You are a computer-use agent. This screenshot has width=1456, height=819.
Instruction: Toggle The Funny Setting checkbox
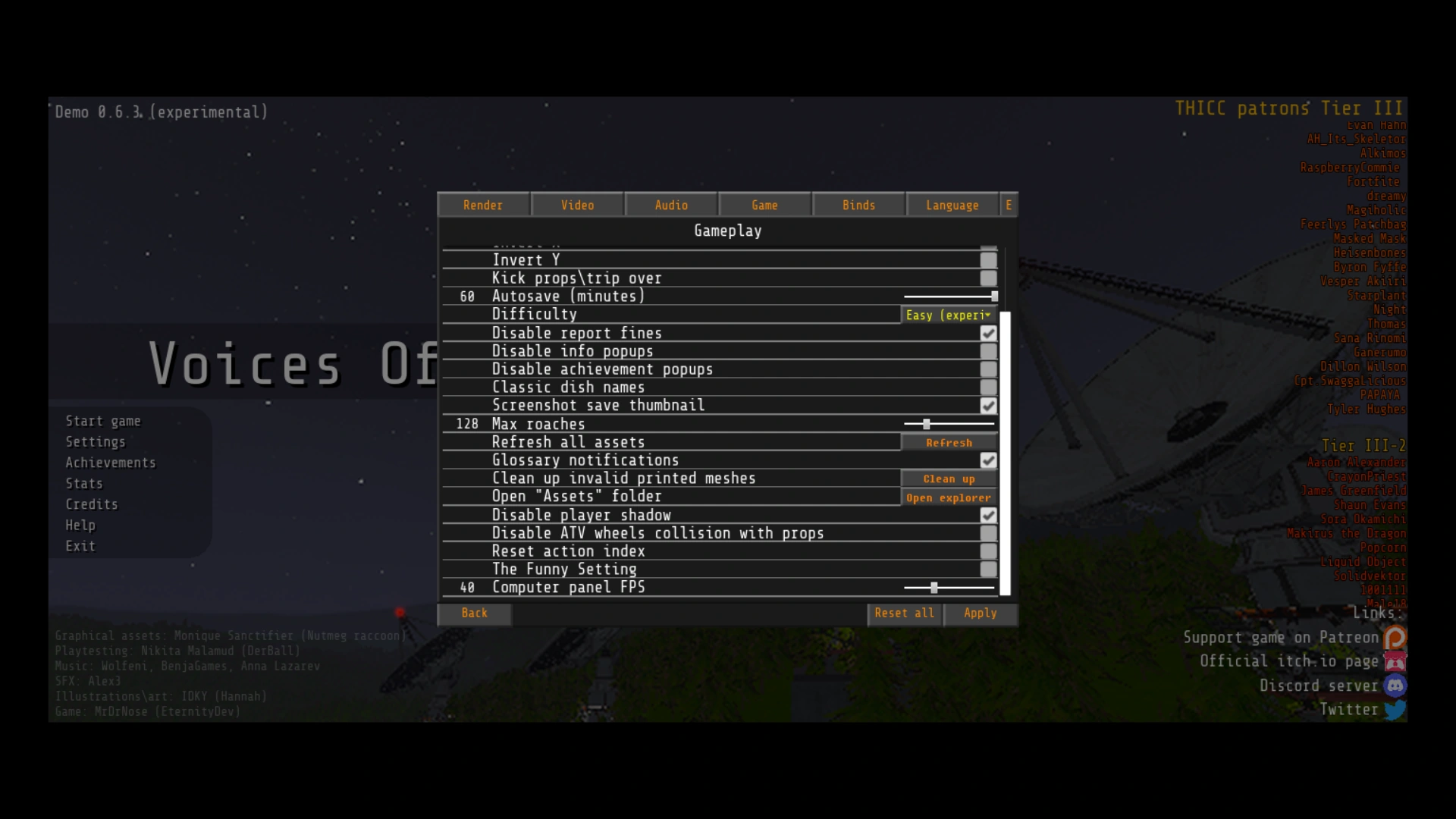point(987,570)
